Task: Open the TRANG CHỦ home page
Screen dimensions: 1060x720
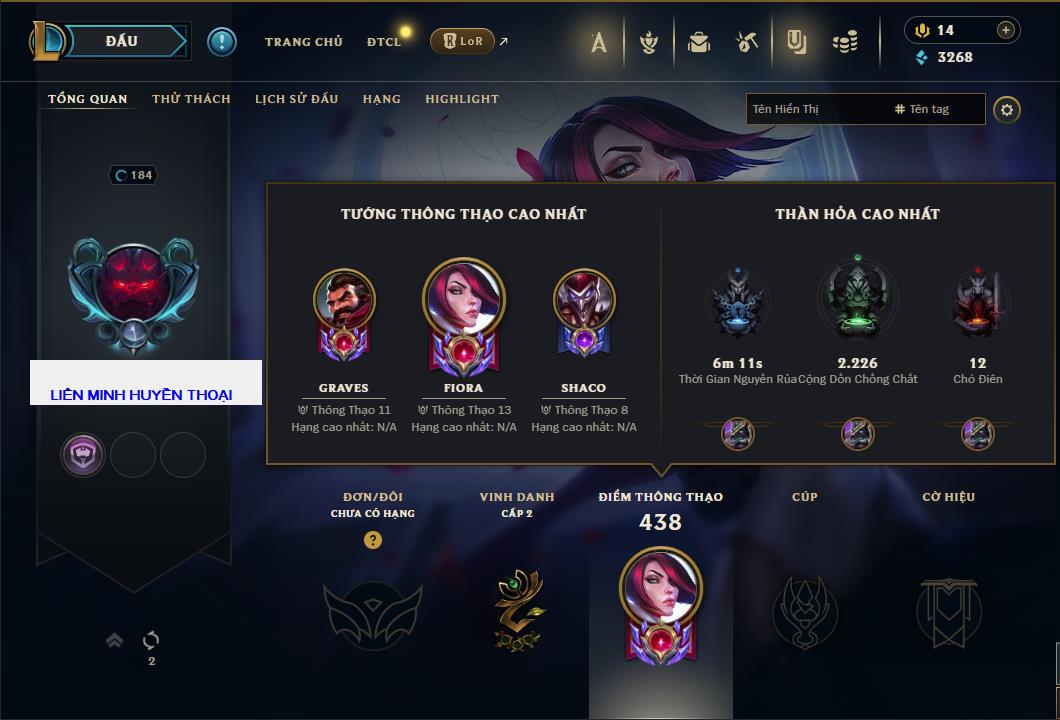Action: point(303,42)
